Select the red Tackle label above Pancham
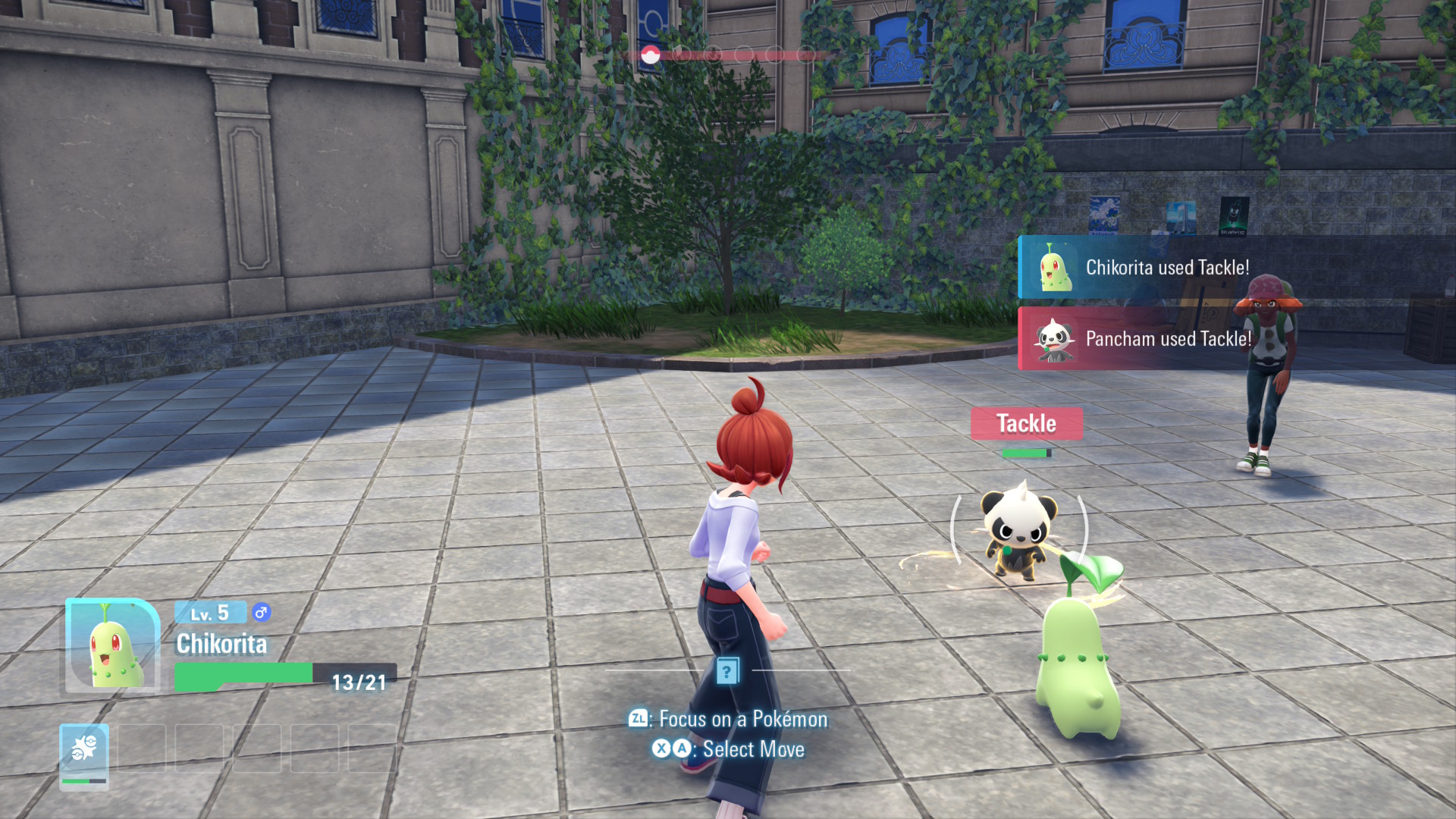1456x819 pixels. pos(1026,424)
